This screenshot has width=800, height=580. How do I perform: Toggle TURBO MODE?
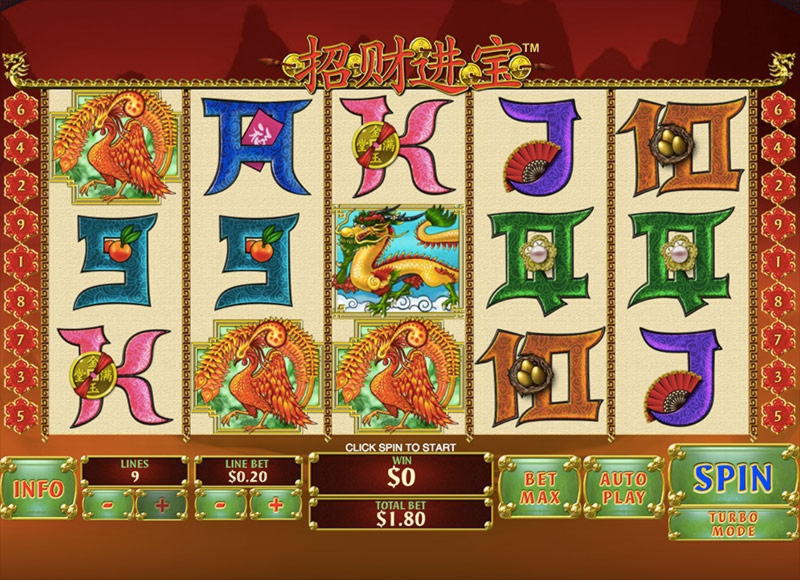point(733,524)
